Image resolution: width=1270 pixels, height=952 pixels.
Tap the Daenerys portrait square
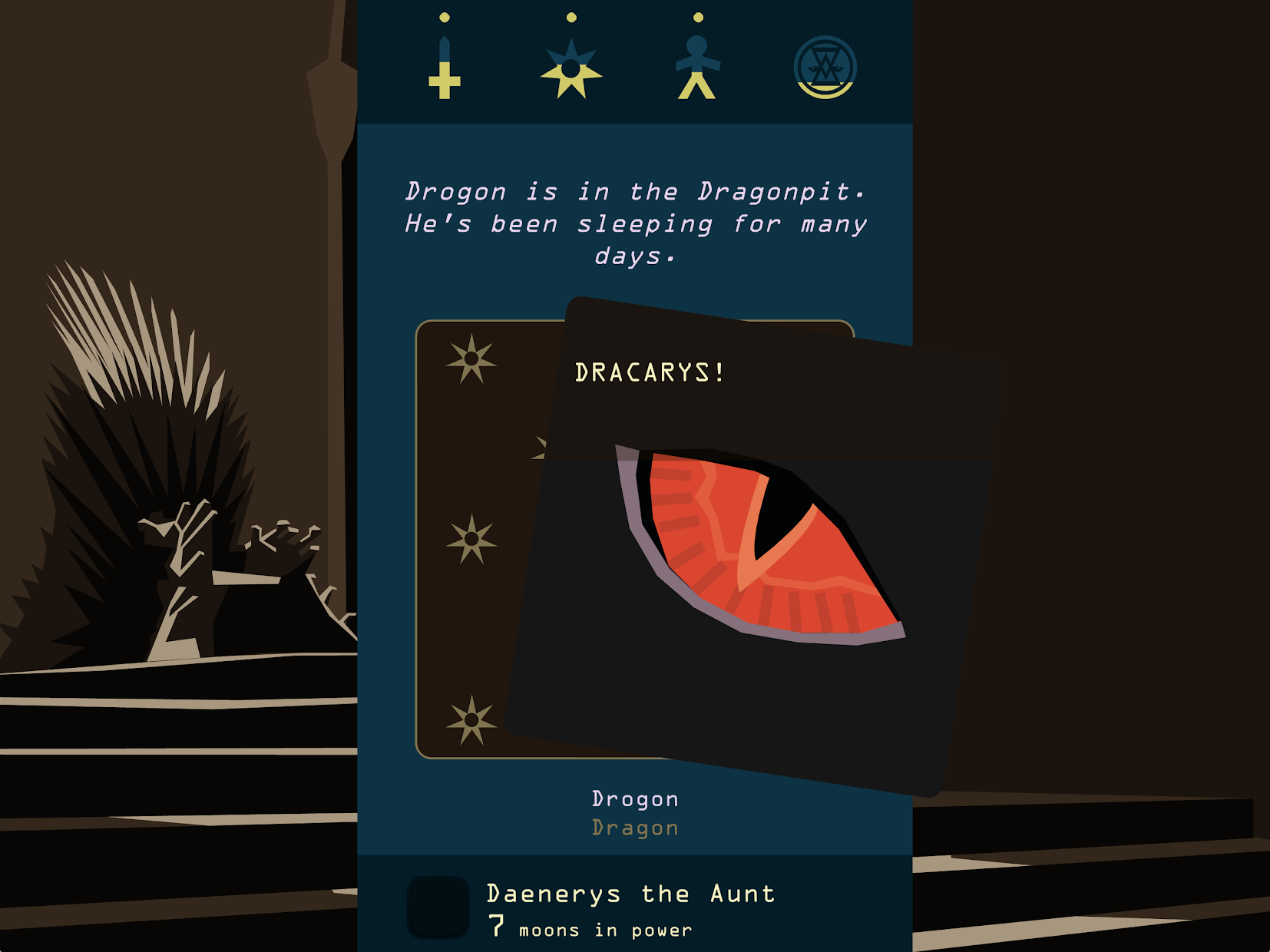[439, 906]
